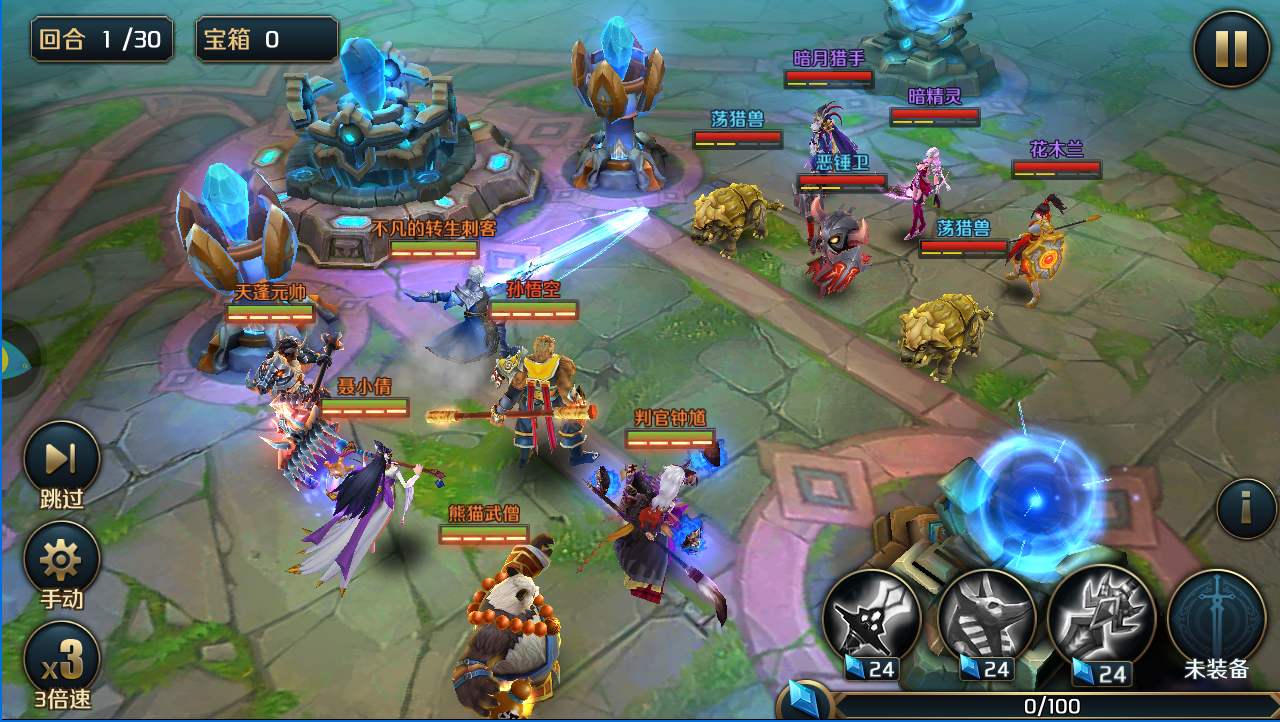Toggle 手动 manual control gear button
The width and height of the screenshot is (1280, 722).
coord(61,559)
